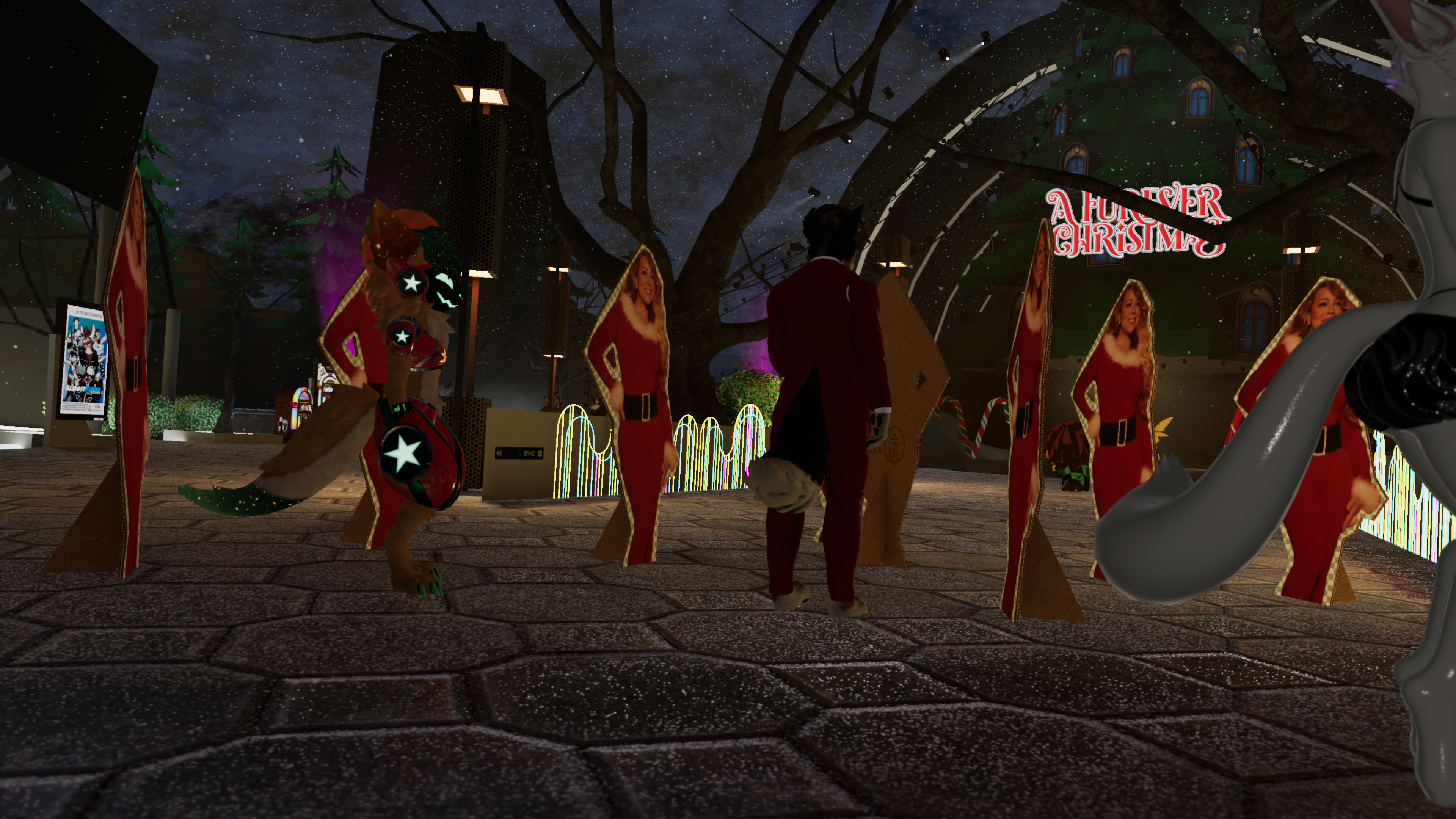
Task: Open audio panel settings via the gear icon
Action: (x=540, y=453)
